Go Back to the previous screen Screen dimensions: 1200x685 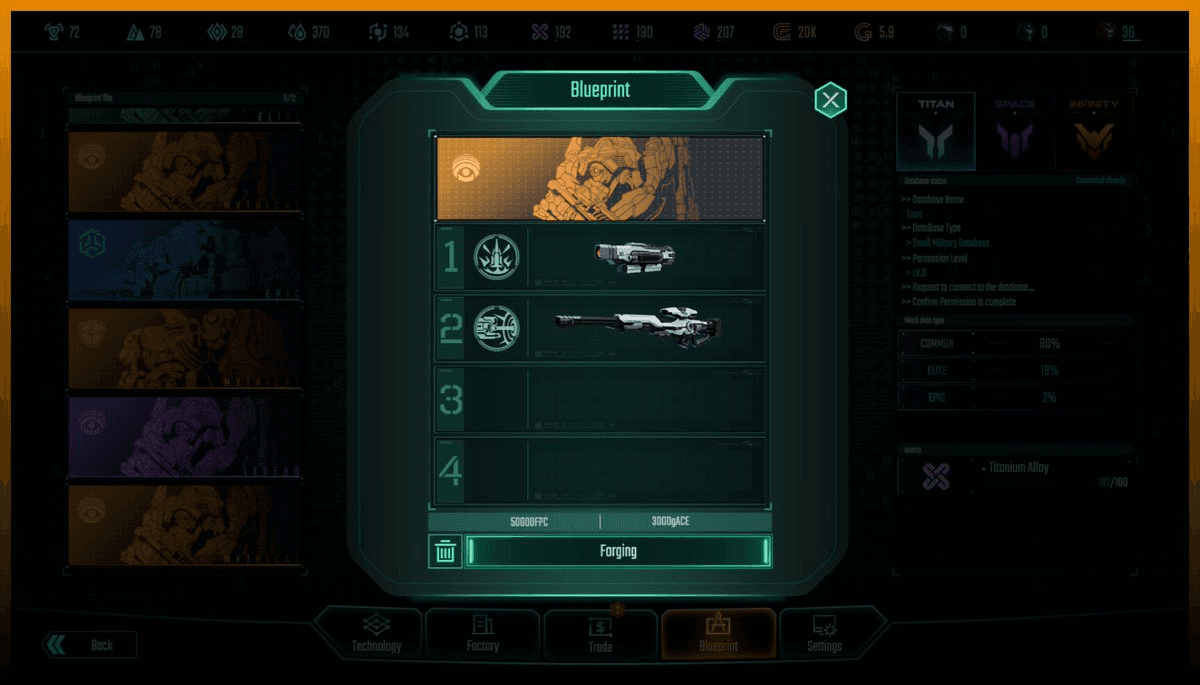click(90, 645)
